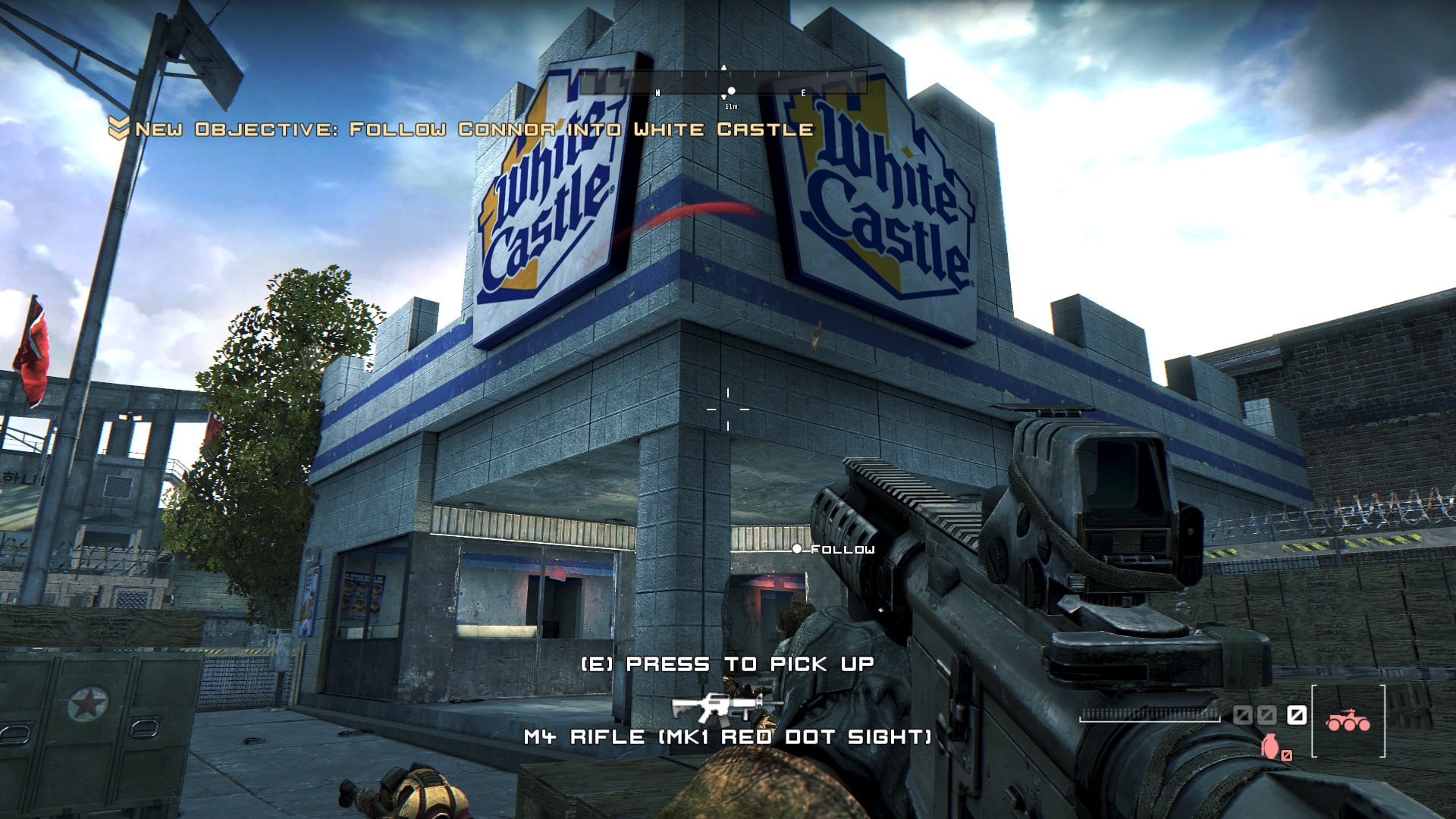This screenshot has height=819, width=1456.
Task: Select the red armored vehicle icon
Action: click(x=1348, y=720)
